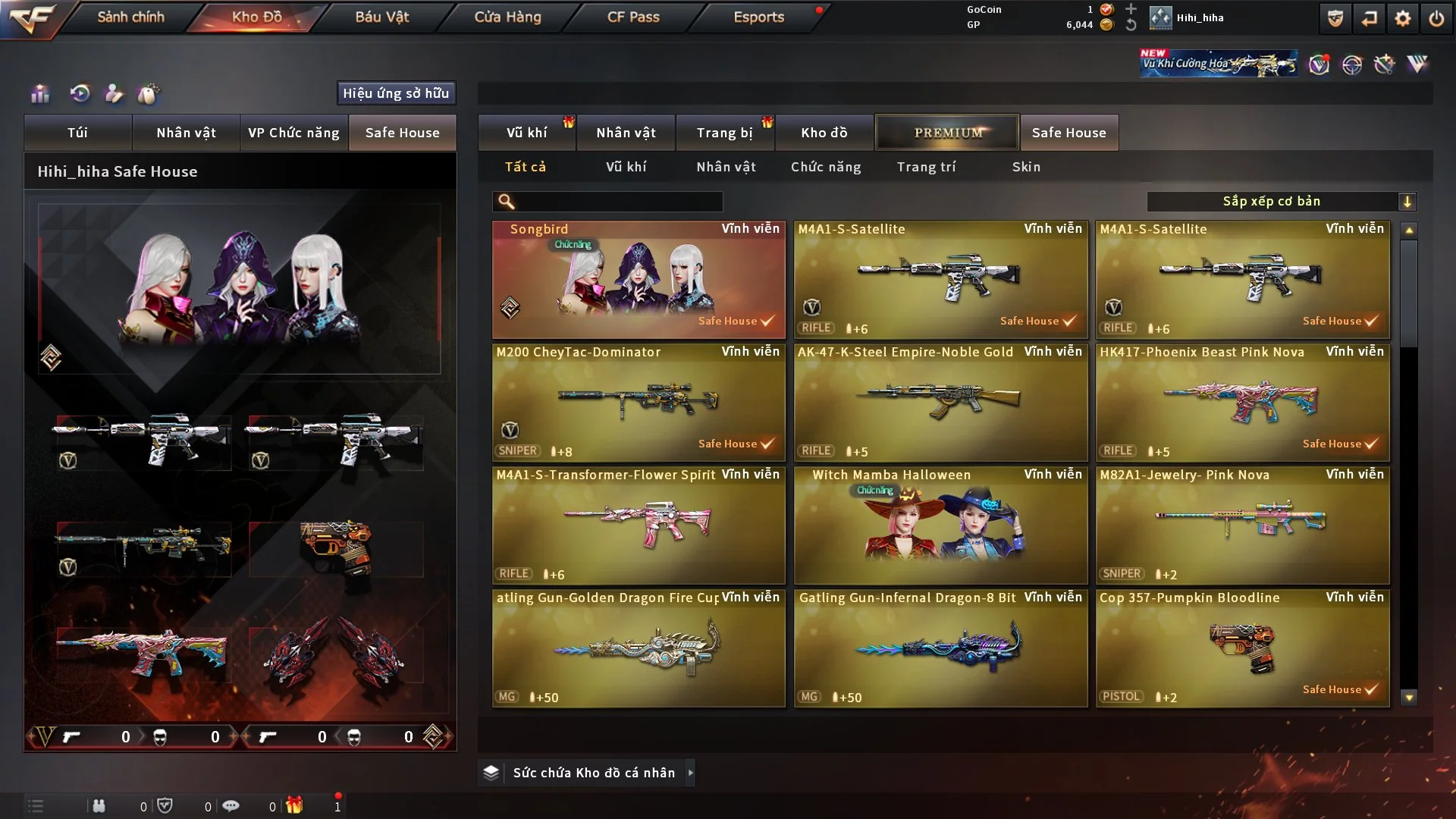Select the VP Chức năng tab
Screen dimensions: 1456x819
pyautogui.click(x=293, y=133)
